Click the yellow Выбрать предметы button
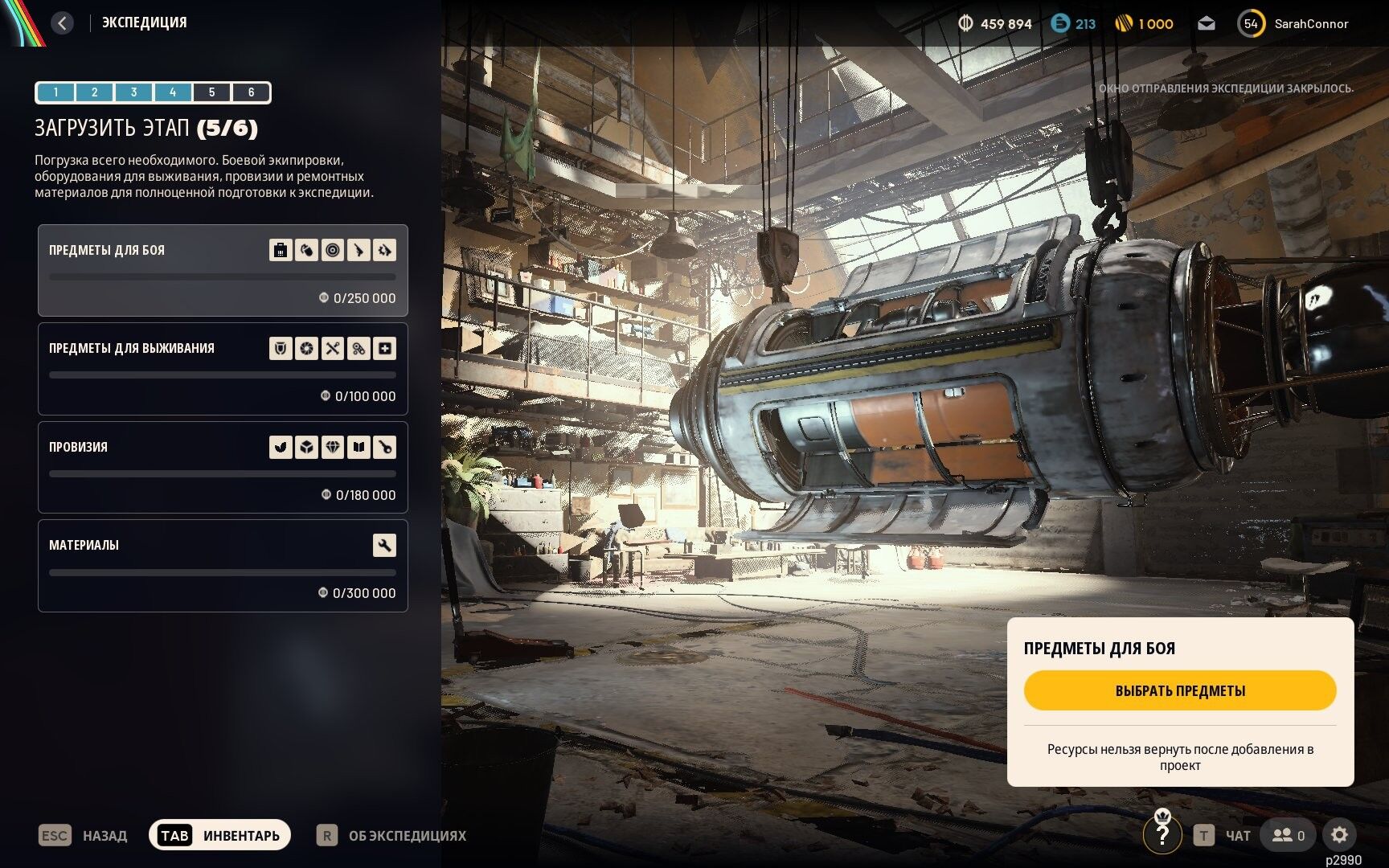Viewport: 1389px width, 868px height. pyautogui.click(x=1179, y=690)
